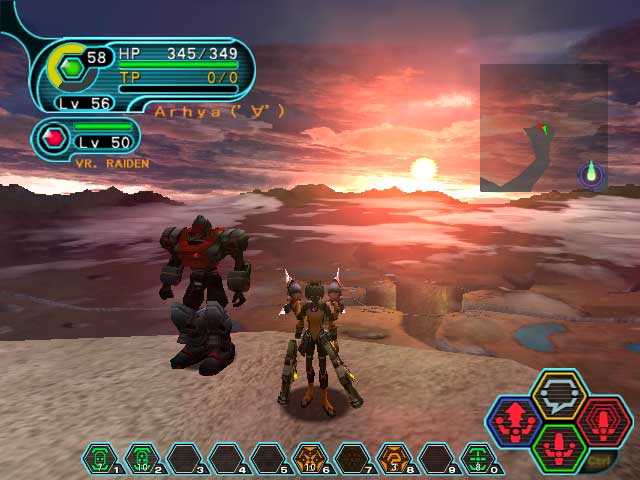Click the area minimap
The width and height of the screenshot is (640, 480).
coord(543,128)
